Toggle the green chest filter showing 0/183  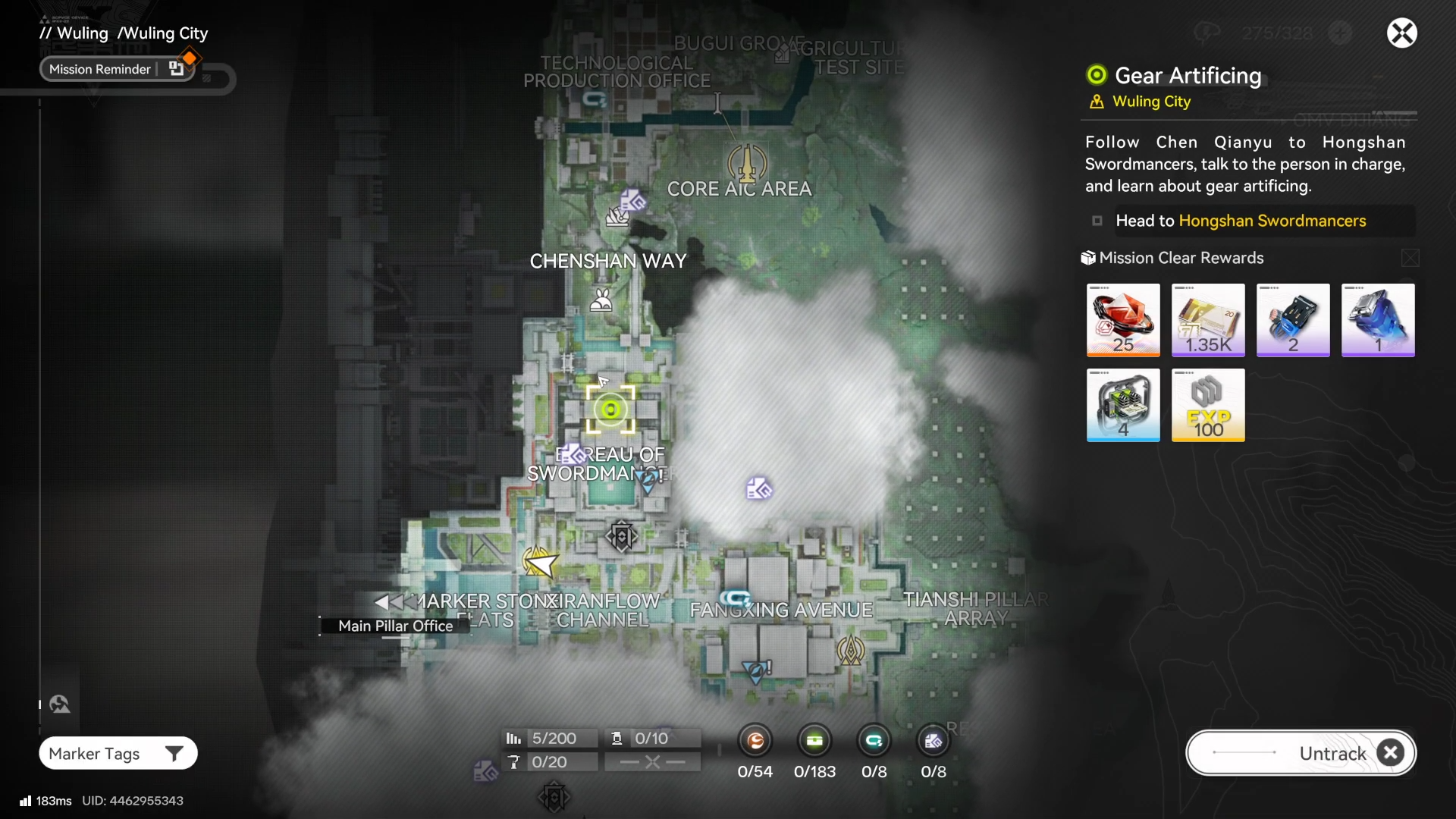point(814,741)
